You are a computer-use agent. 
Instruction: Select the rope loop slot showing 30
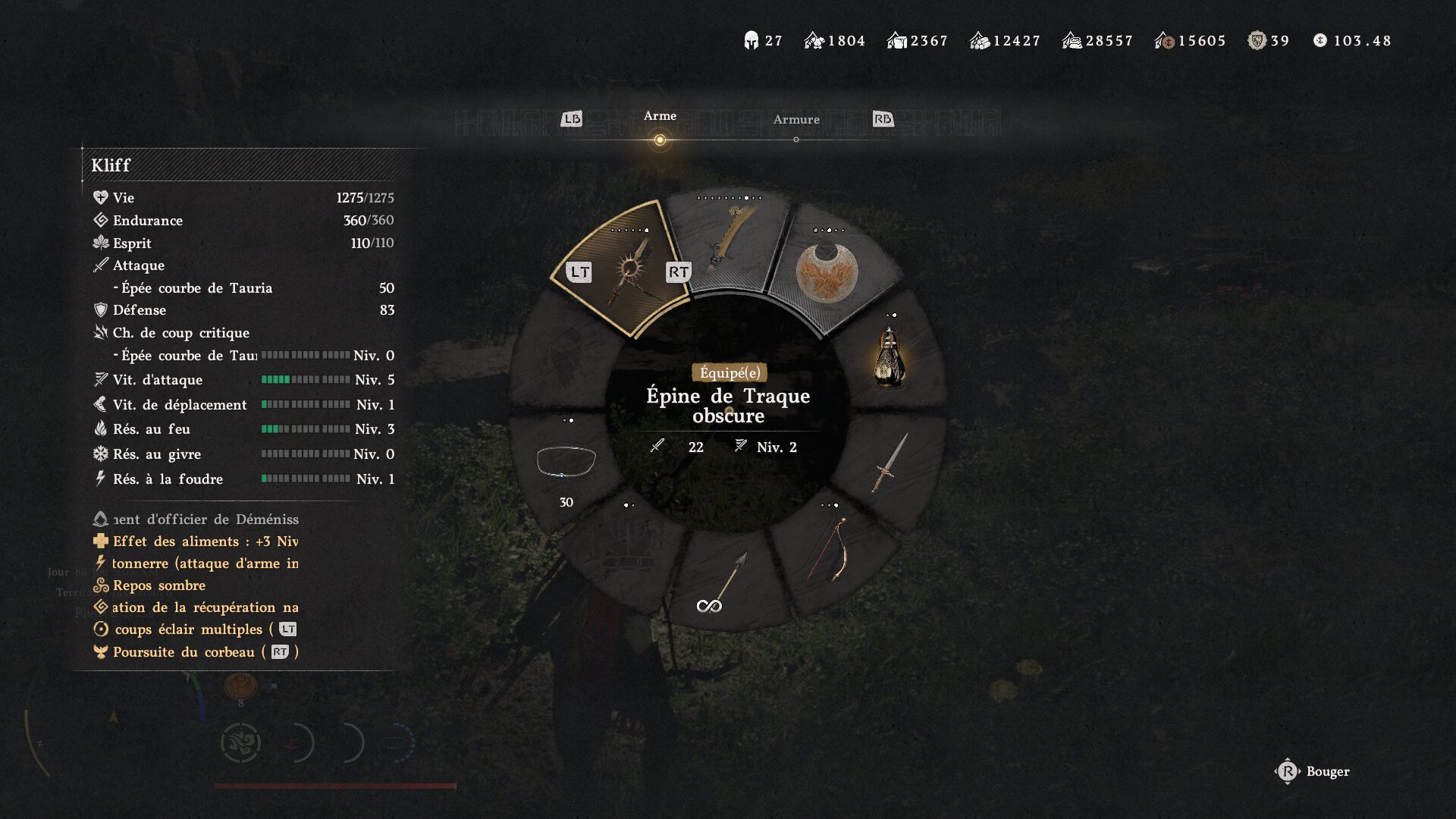point(566,463)
